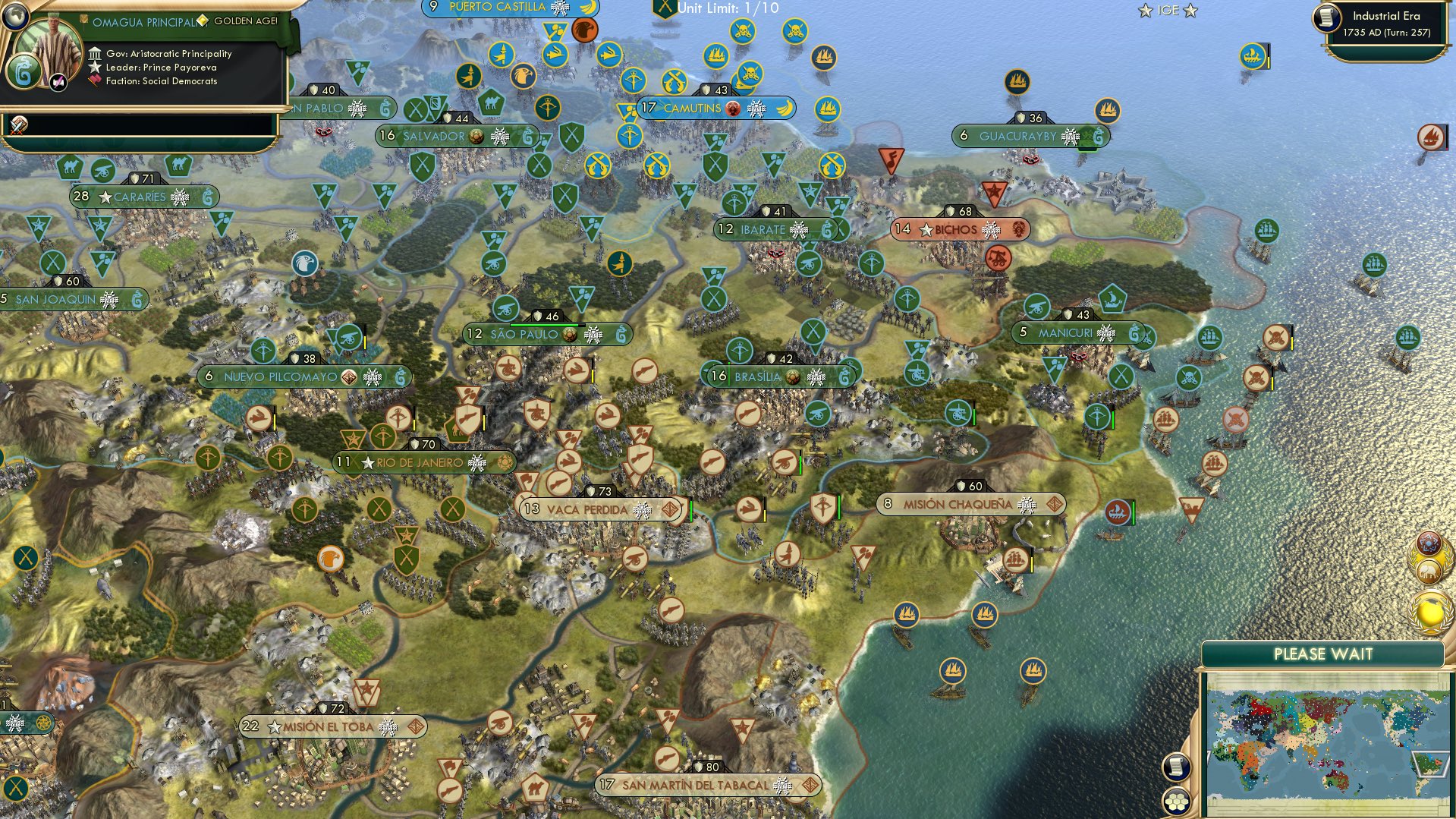This screenshot has width=1456, height=819.
Task: Click the sun religion icon on Salvador's banner
Action: click(476, 137)
